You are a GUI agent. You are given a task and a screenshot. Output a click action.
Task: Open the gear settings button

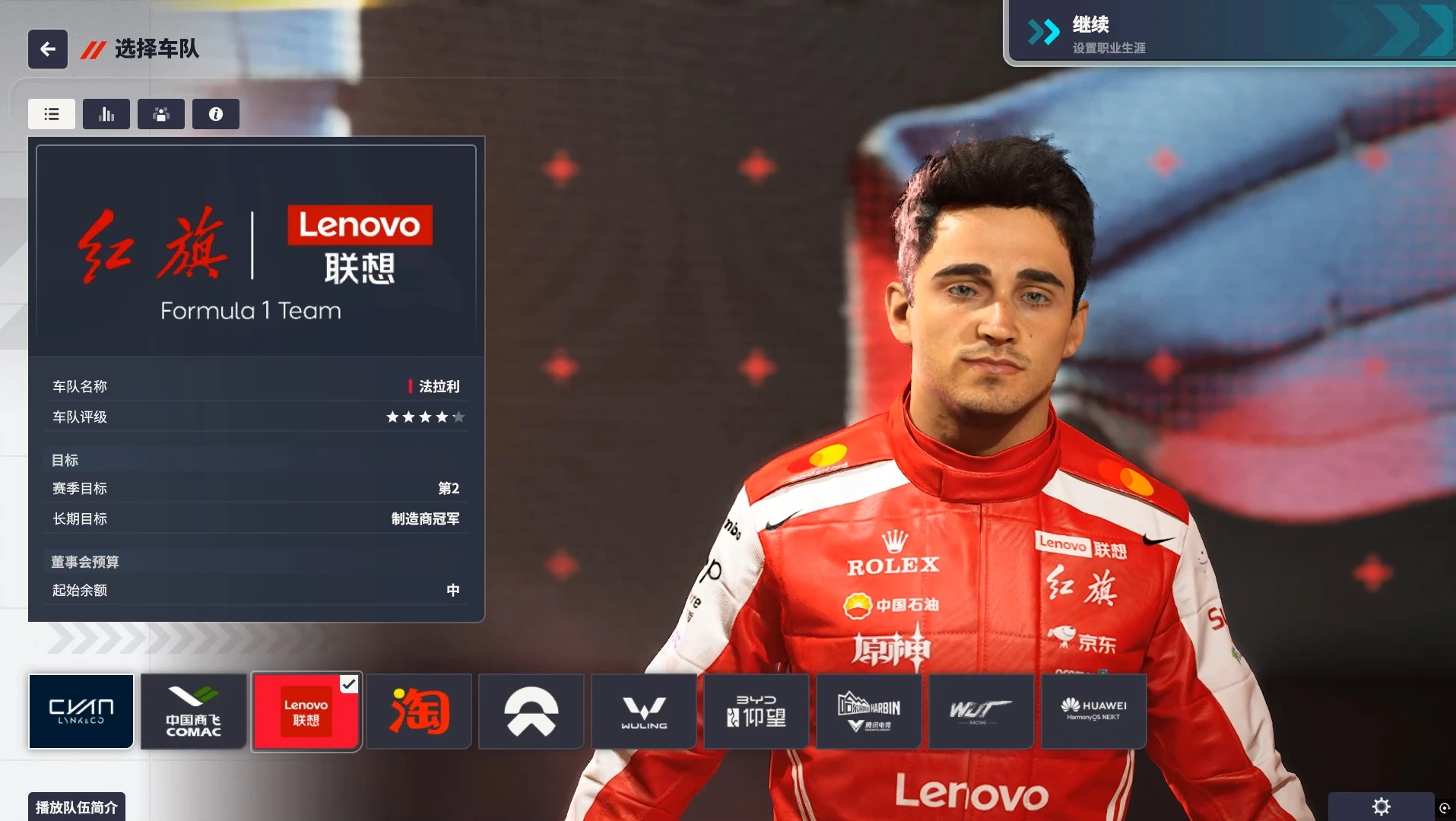tap(1381, 807)
